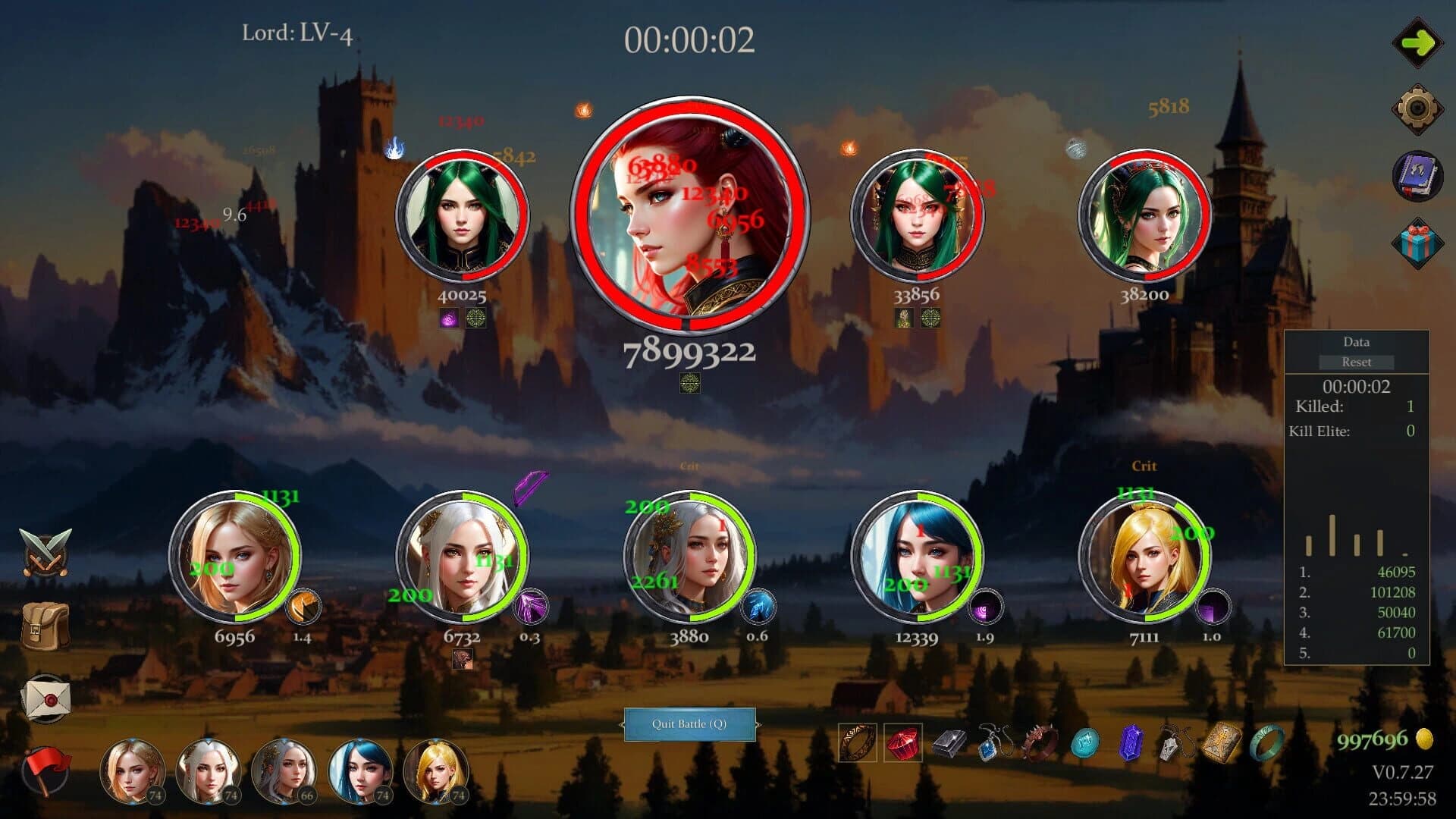Click the Data header of the stats panel

point(1357,342)
